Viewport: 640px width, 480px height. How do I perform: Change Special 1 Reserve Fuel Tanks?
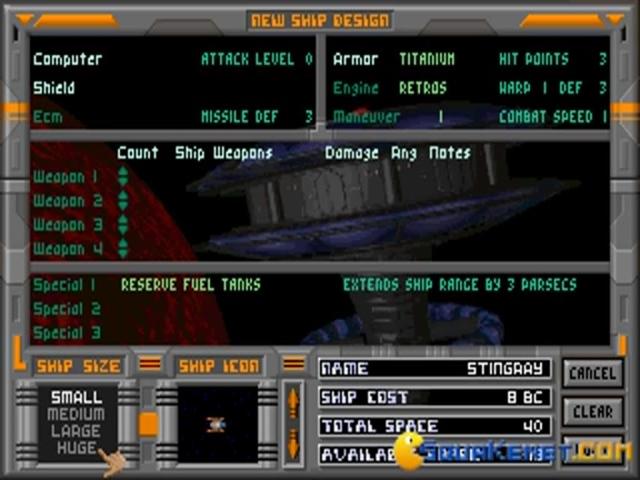(x=185, y=285)
